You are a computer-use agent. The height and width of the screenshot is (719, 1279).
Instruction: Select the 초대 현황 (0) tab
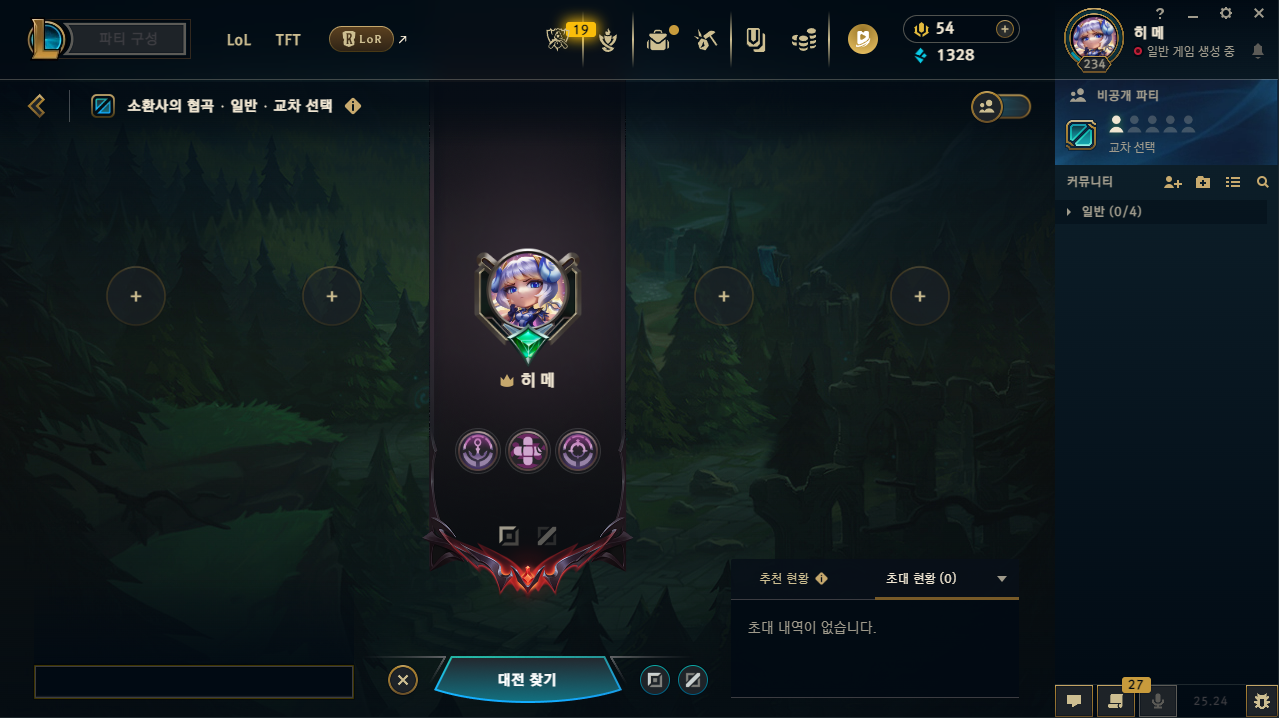[x=921, y=579]
